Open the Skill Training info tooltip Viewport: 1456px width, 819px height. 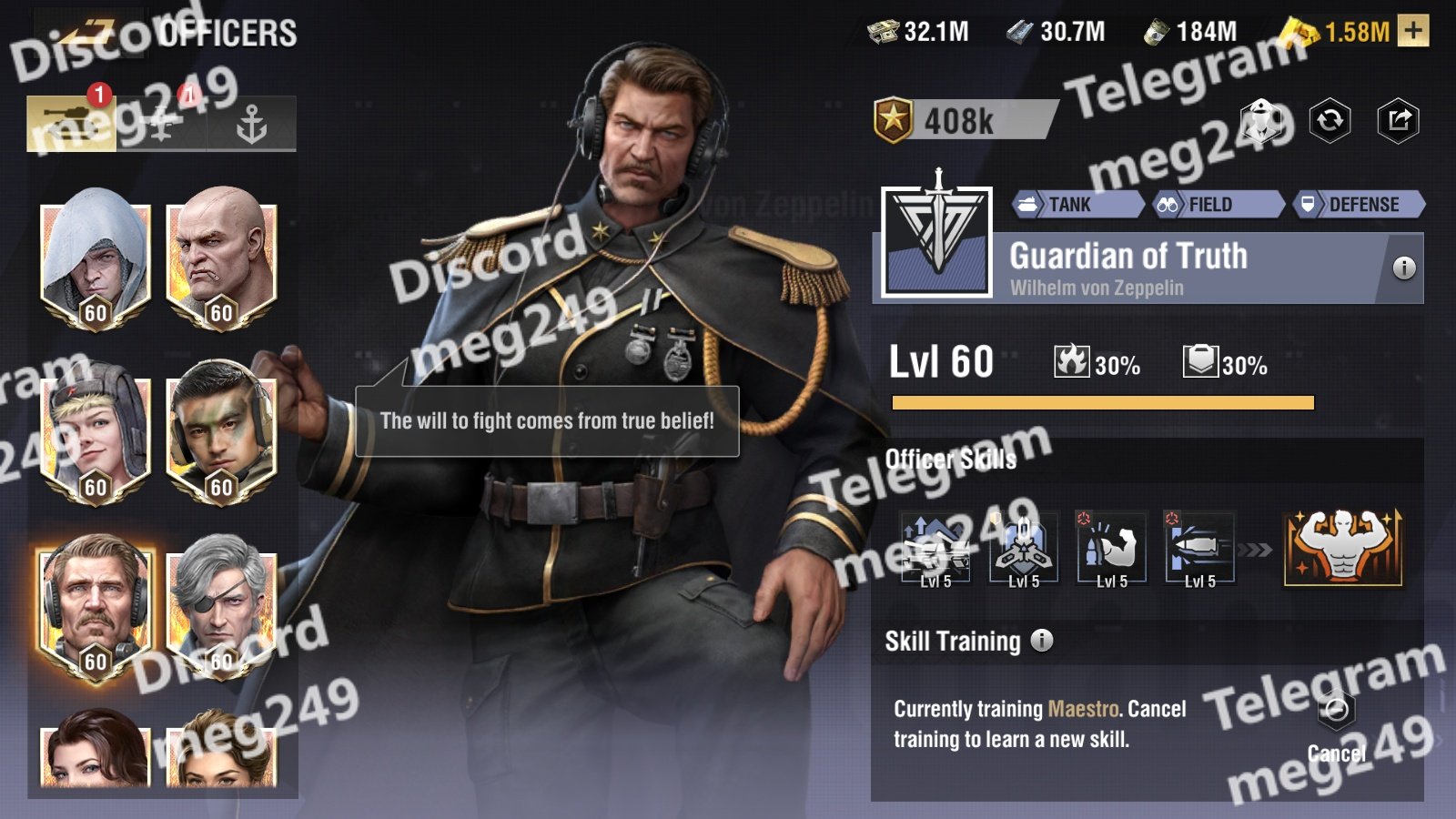[1042, 641]
